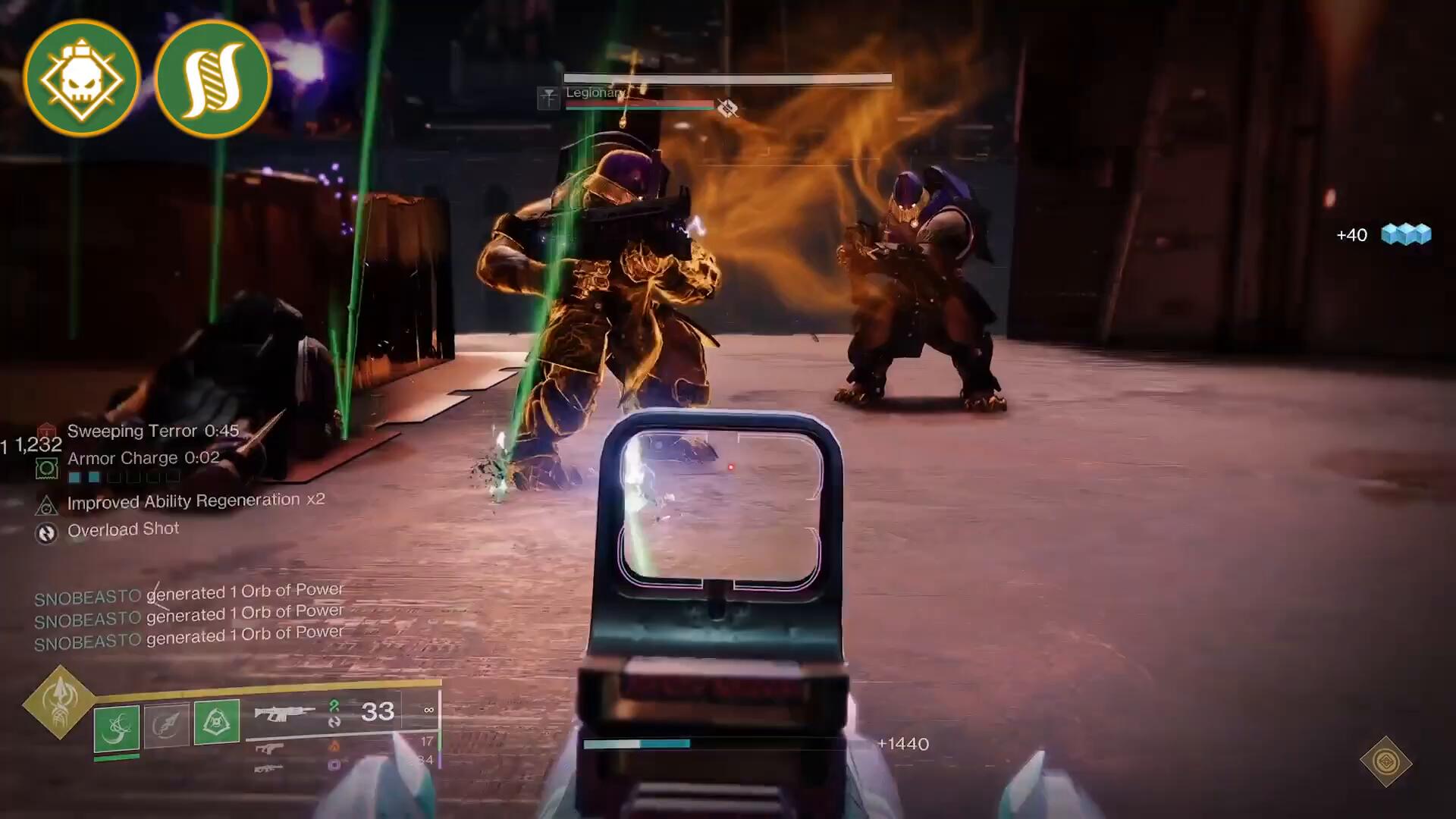Select the green hooded class ability icon

(x=217, y=721)
